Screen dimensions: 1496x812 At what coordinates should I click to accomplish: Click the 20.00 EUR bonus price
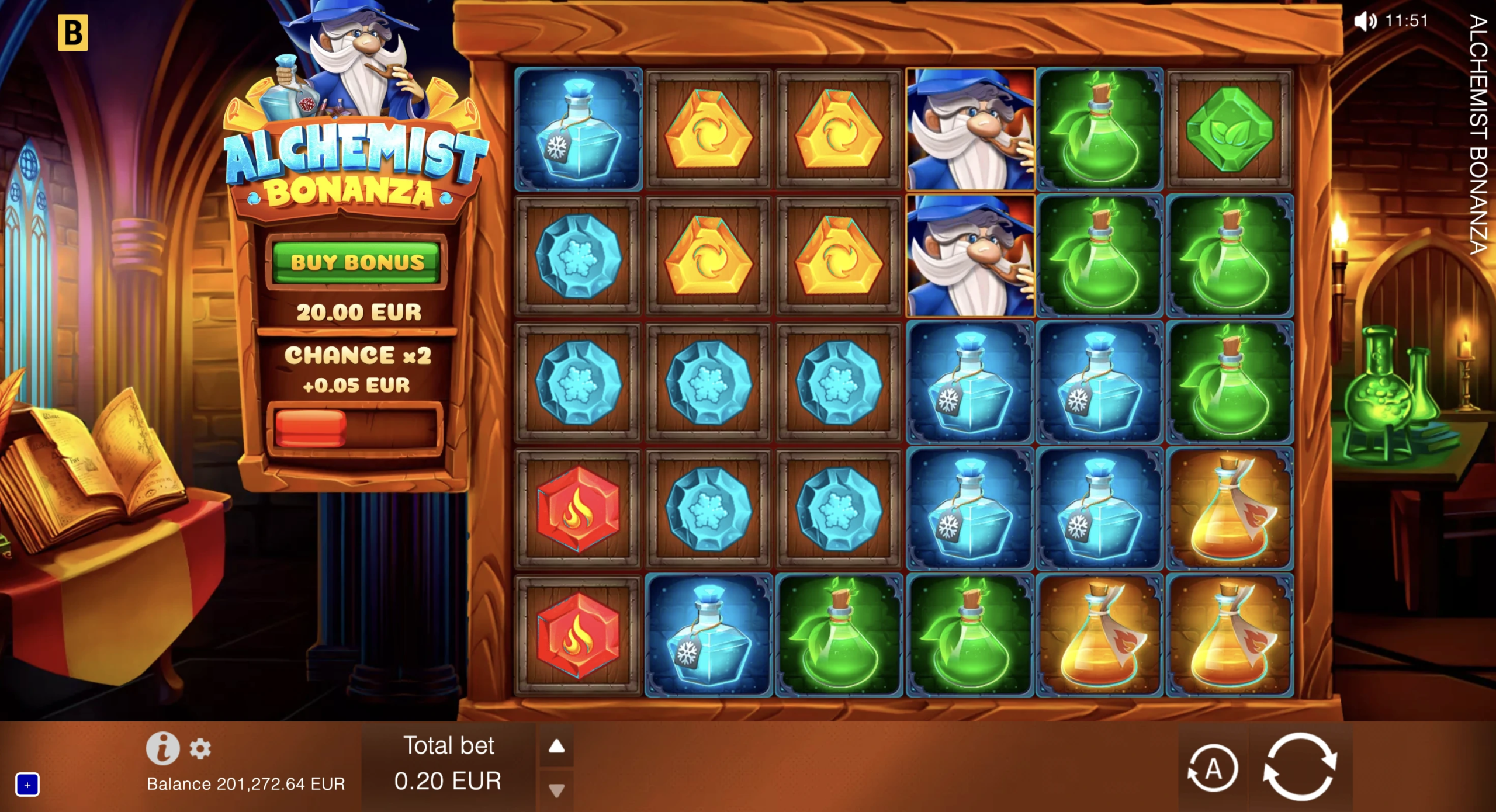[x=358, y=311]
